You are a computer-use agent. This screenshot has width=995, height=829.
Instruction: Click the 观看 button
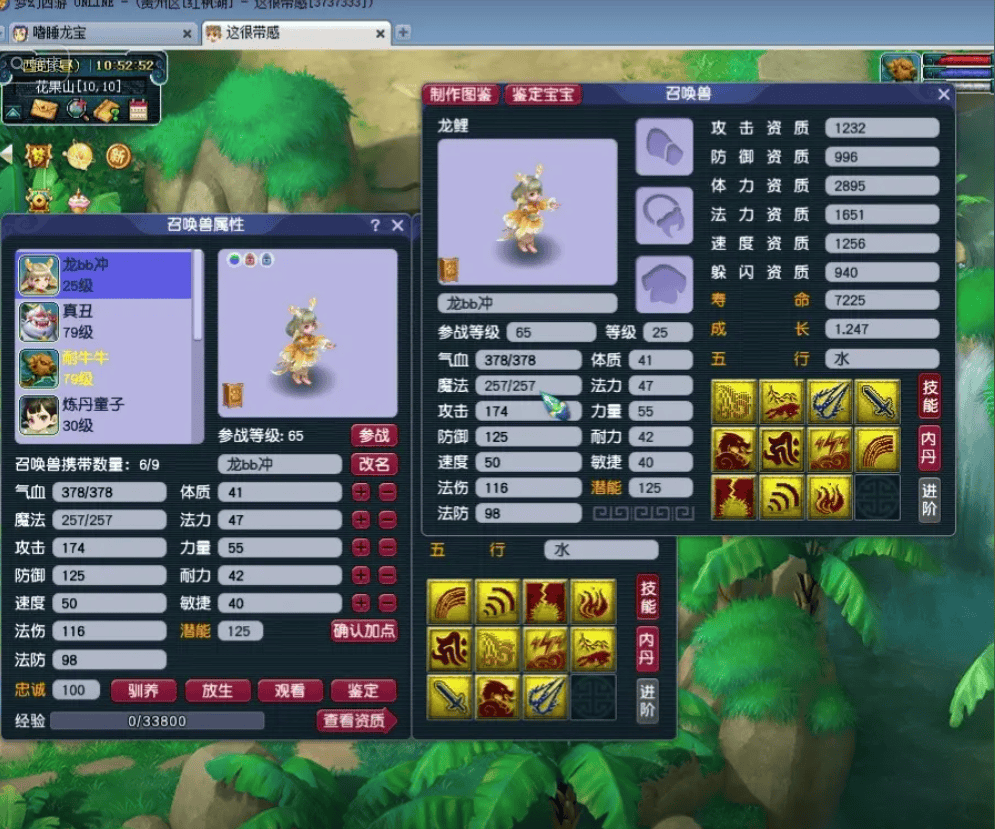tap(290, 691)
